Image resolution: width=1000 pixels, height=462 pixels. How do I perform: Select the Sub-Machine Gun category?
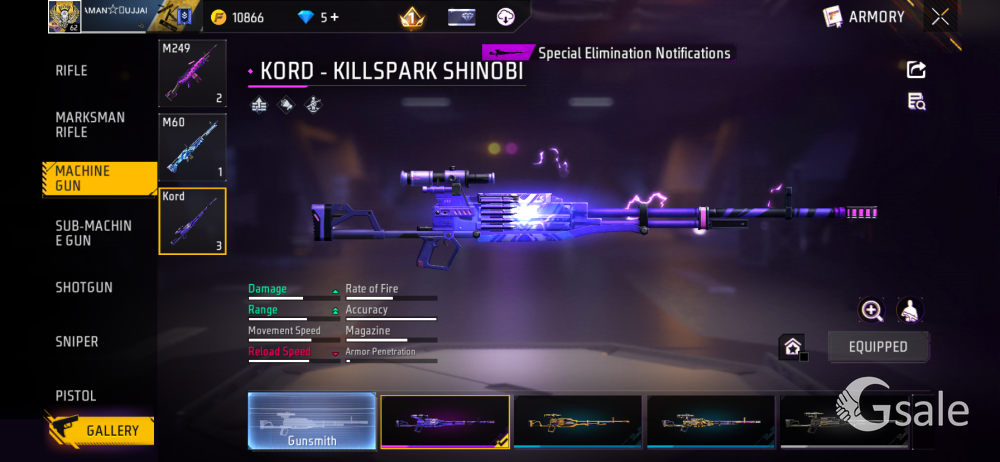click(x=93, y=233)
